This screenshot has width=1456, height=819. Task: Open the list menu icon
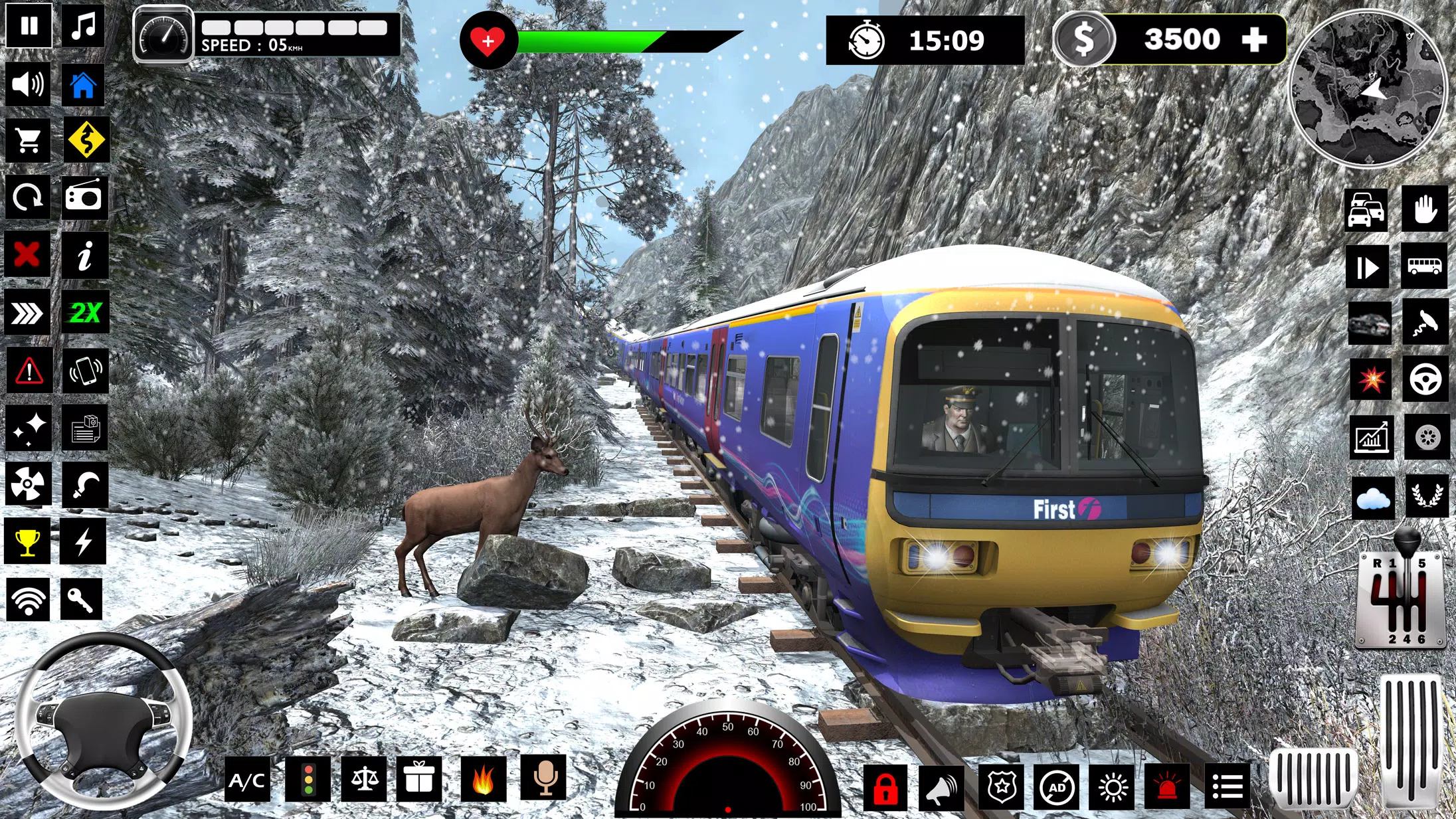(x=1227, y=788)
